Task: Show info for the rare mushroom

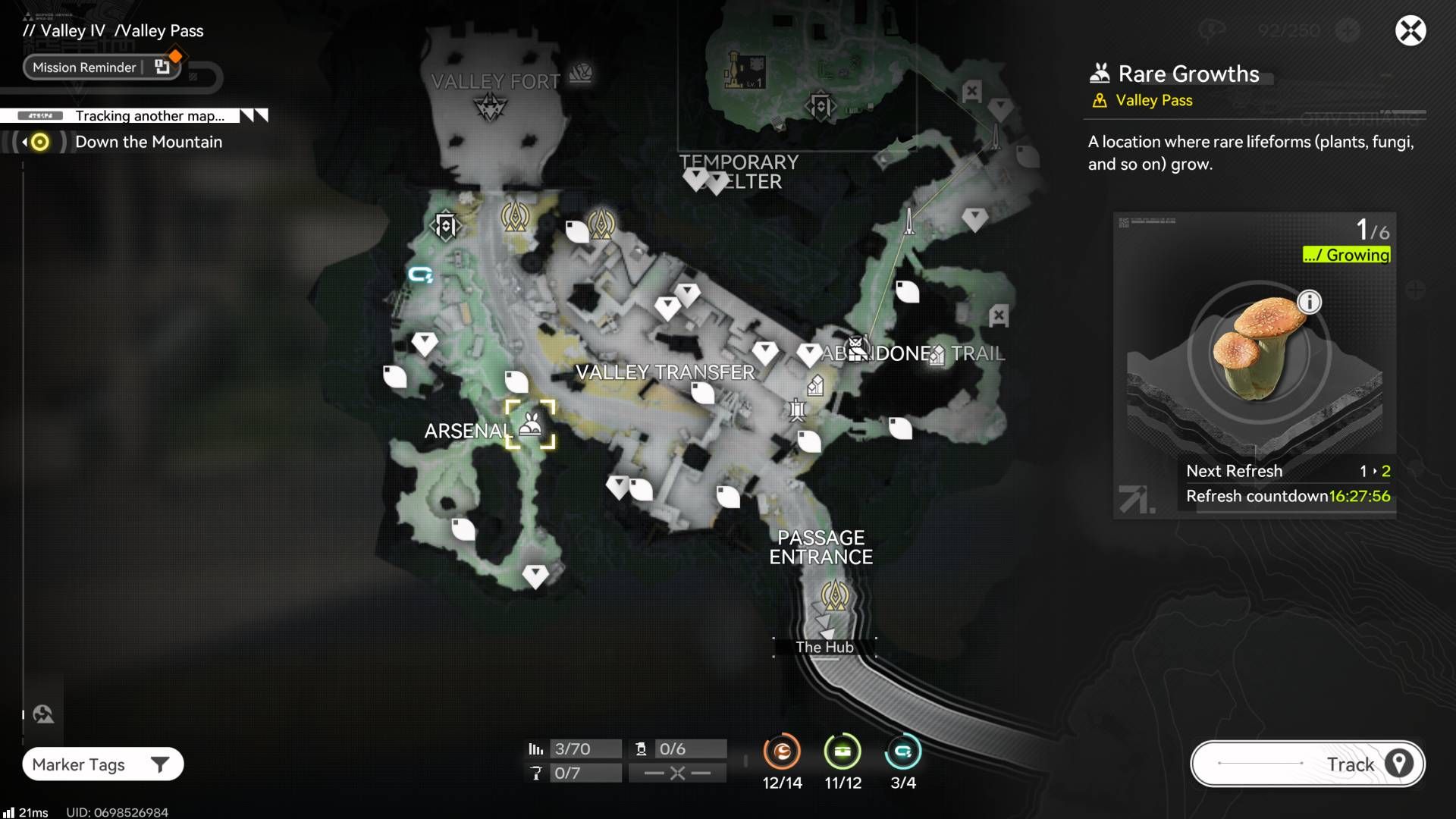Action: click(x=1309, y=302)
